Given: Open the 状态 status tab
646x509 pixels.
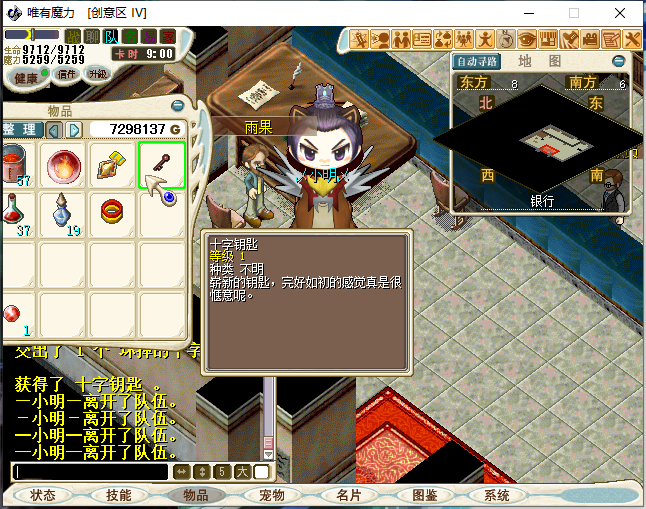Looking at the screenshot, I should click(43, 495).
